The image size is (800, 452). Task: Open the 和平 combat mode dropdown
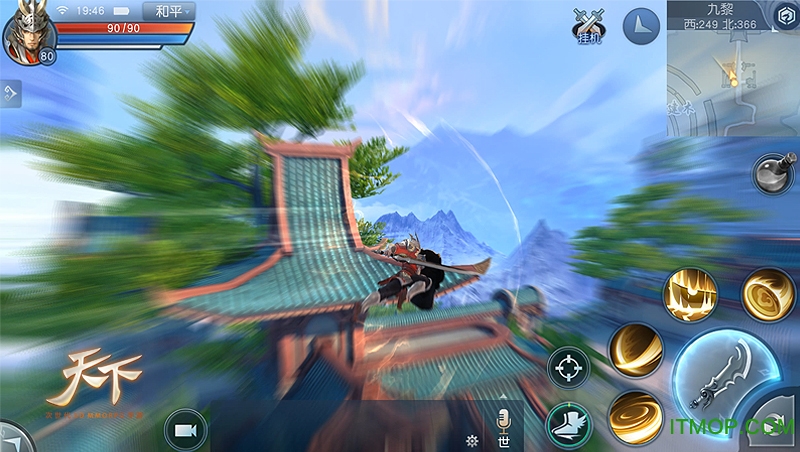(169, 12)
